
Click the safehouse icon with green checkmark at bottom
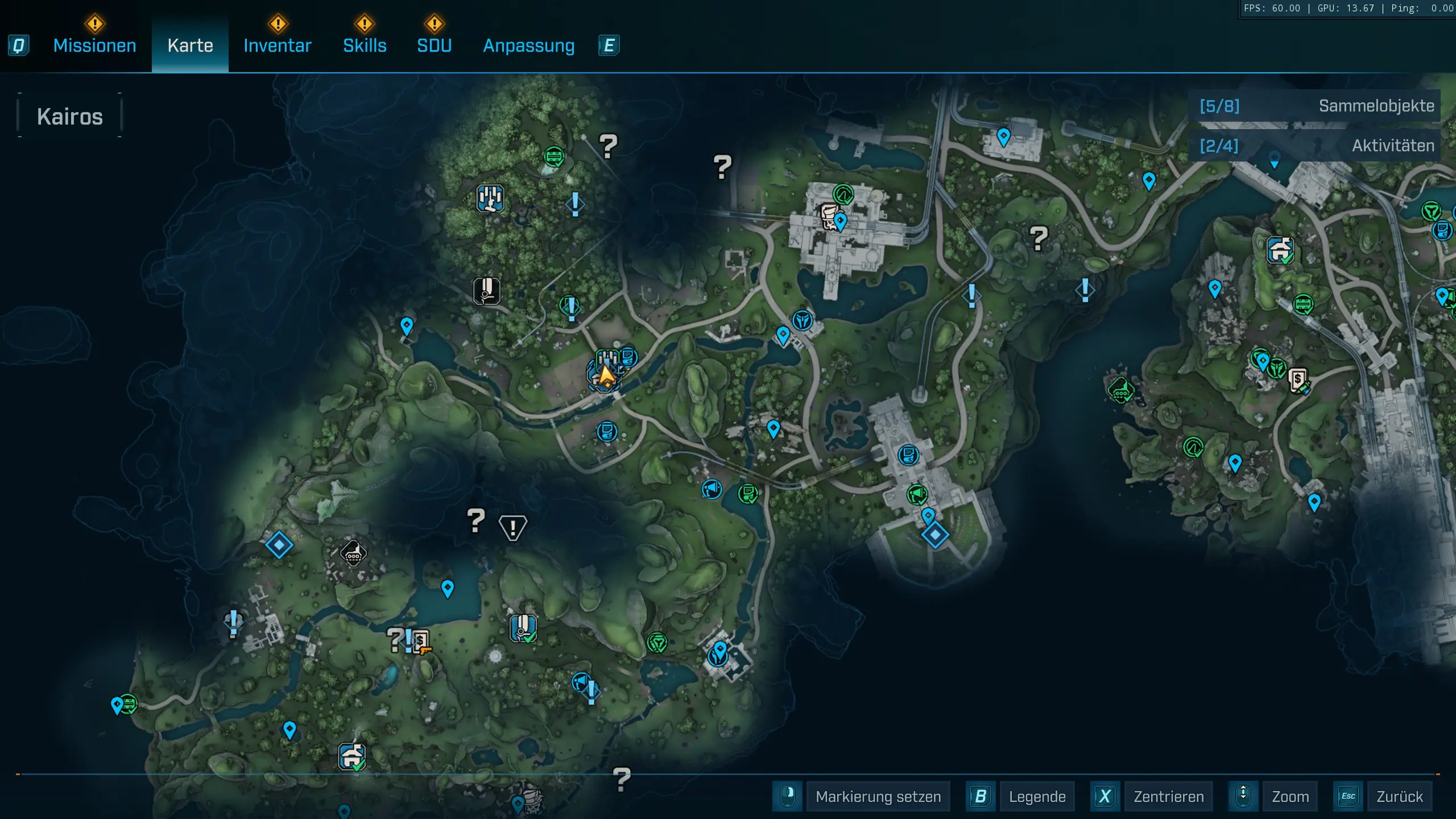click(x=351, y=756)
